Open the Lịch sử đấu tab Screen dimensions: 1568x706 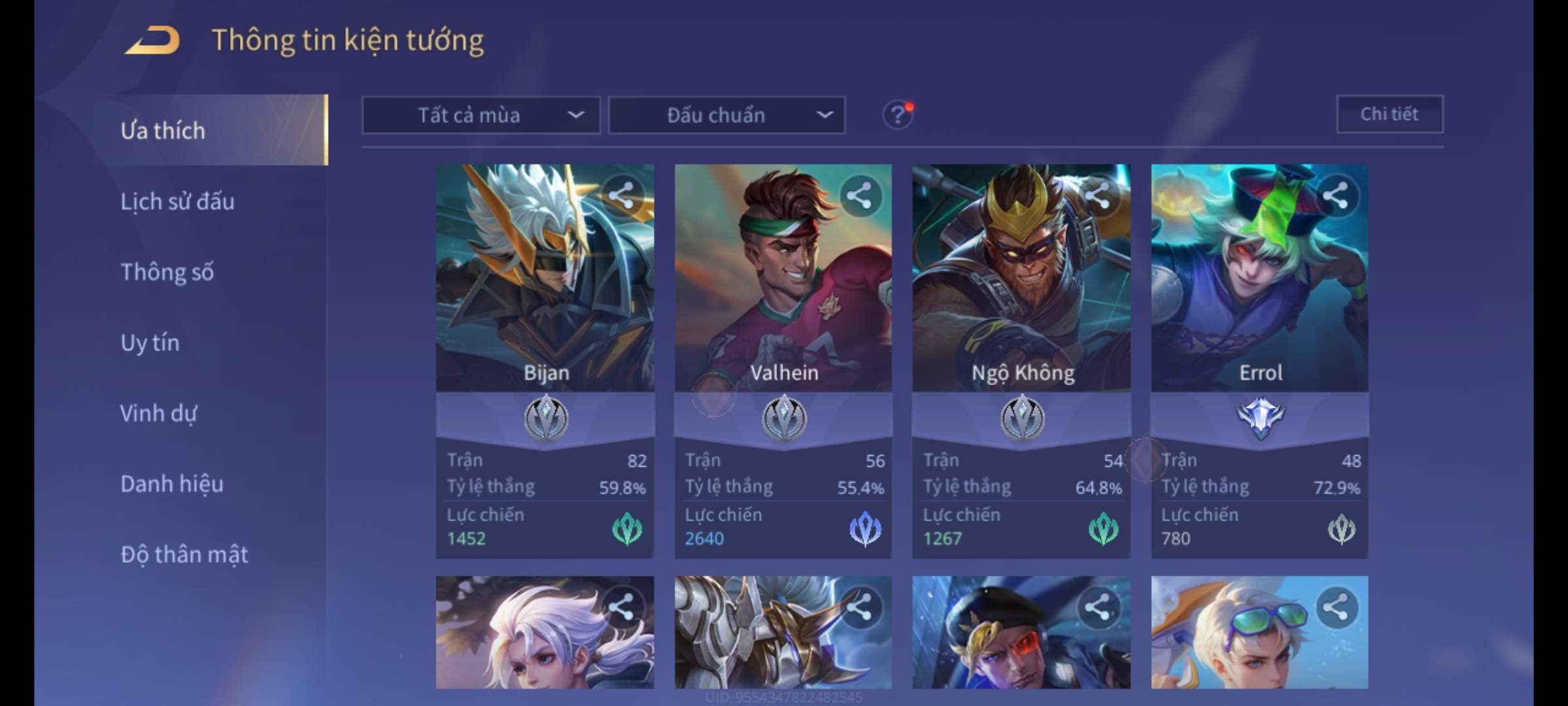pos(177,201)
